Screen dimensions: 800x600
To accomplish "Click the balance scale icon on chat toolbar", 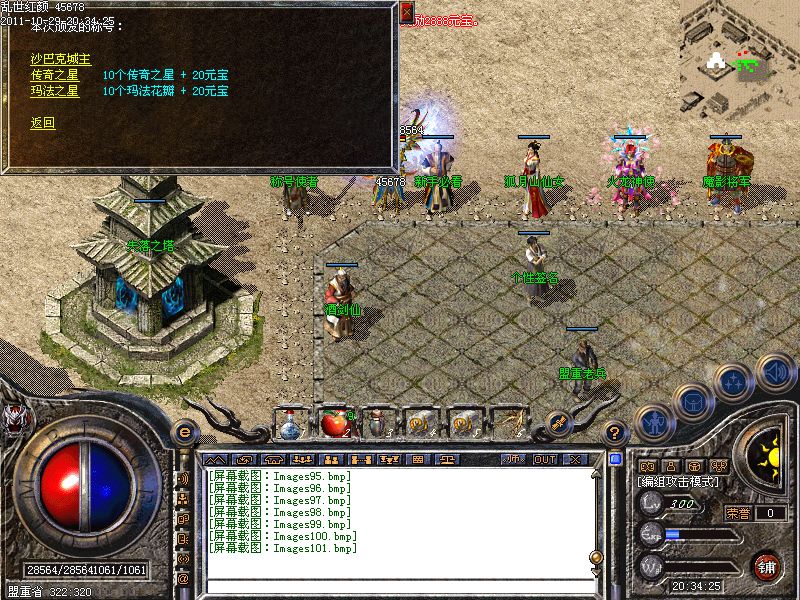I will 446,459.
